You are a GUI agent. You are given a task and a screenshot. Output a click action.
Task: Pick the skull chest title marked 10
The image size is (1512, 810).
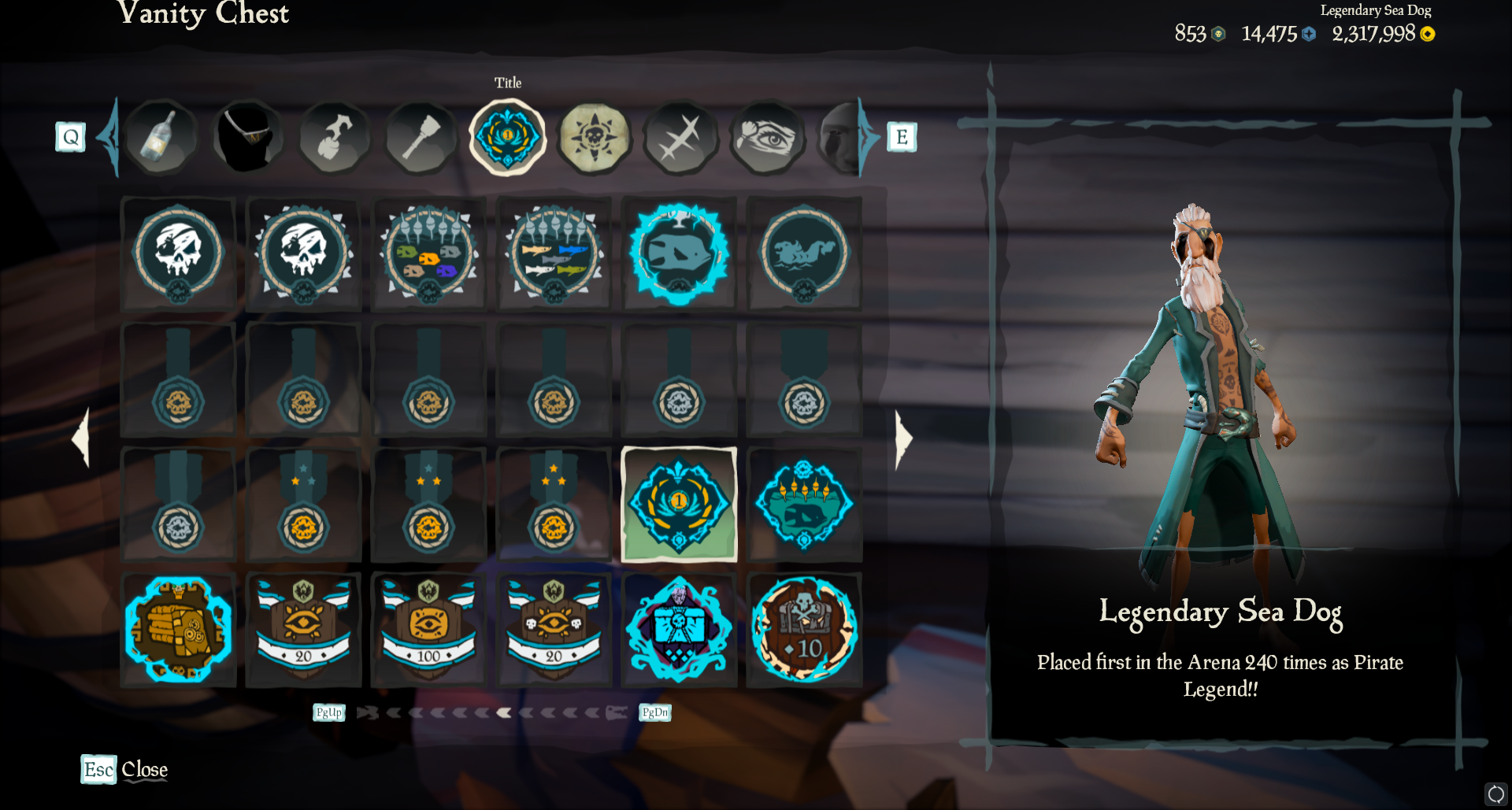click(804, 630)
